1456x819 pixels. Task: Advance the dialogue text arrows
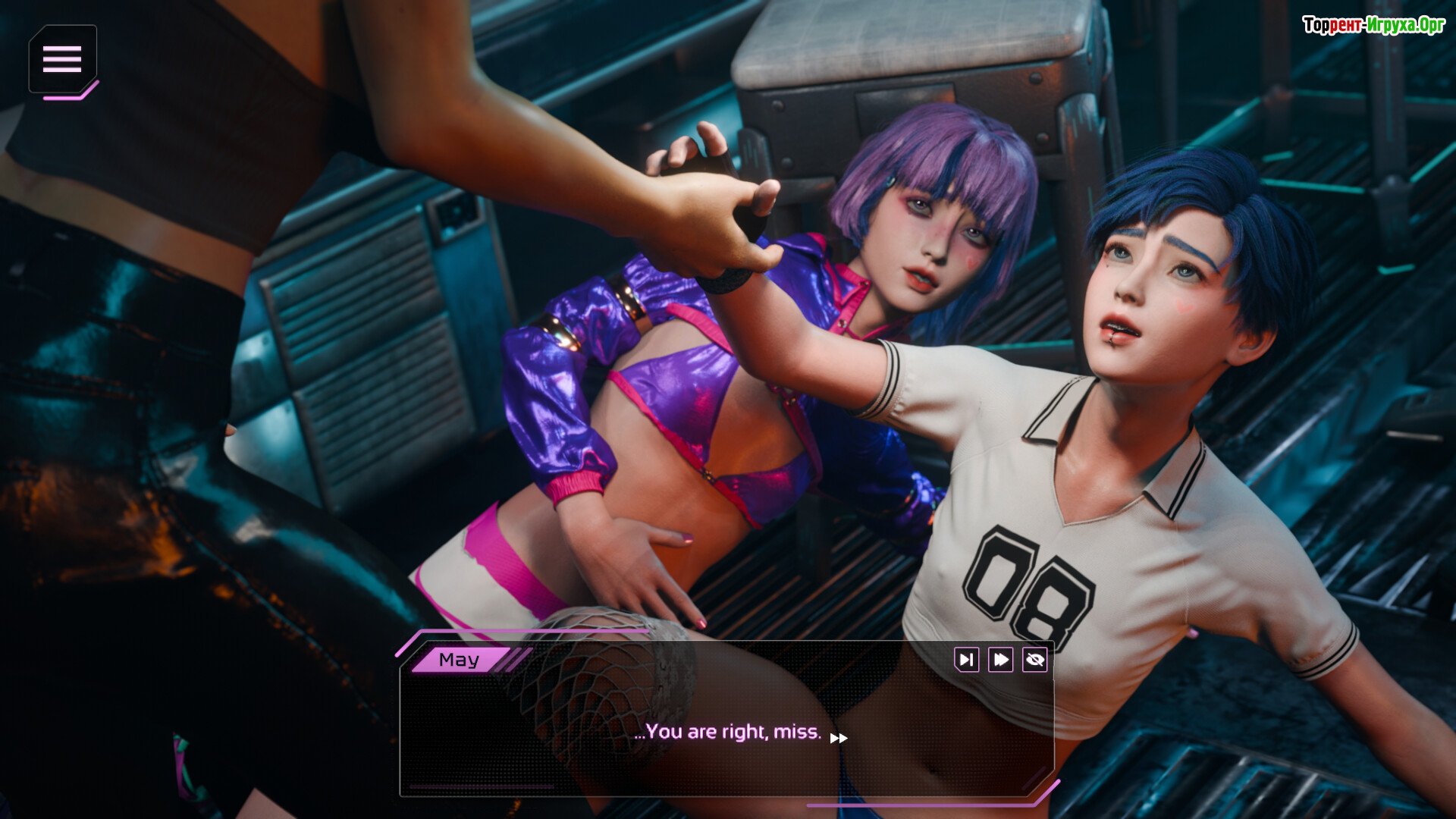[x=839, y=738]
